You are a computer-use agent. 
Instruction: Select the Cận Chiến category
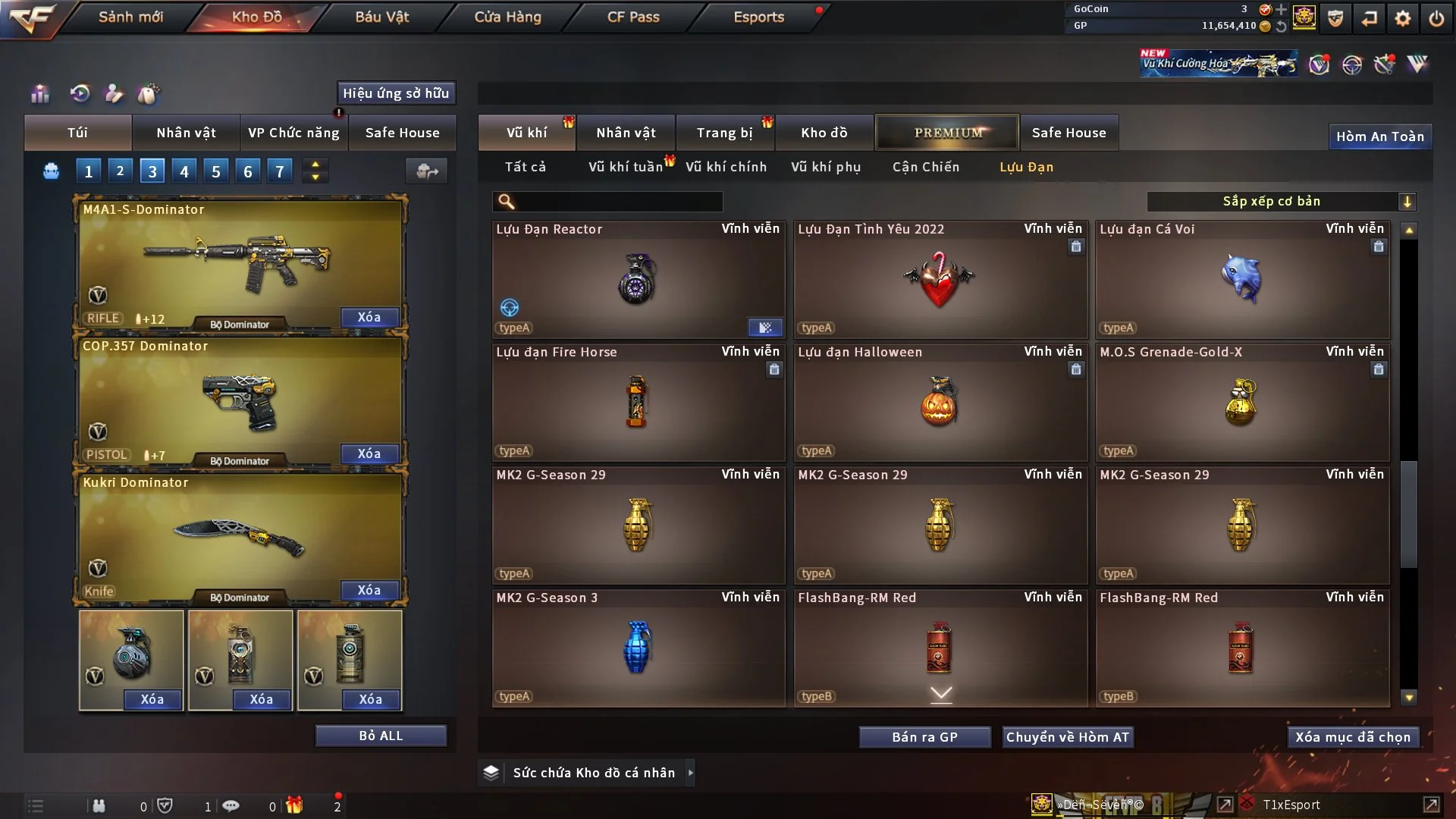click(x=926, y=167)
